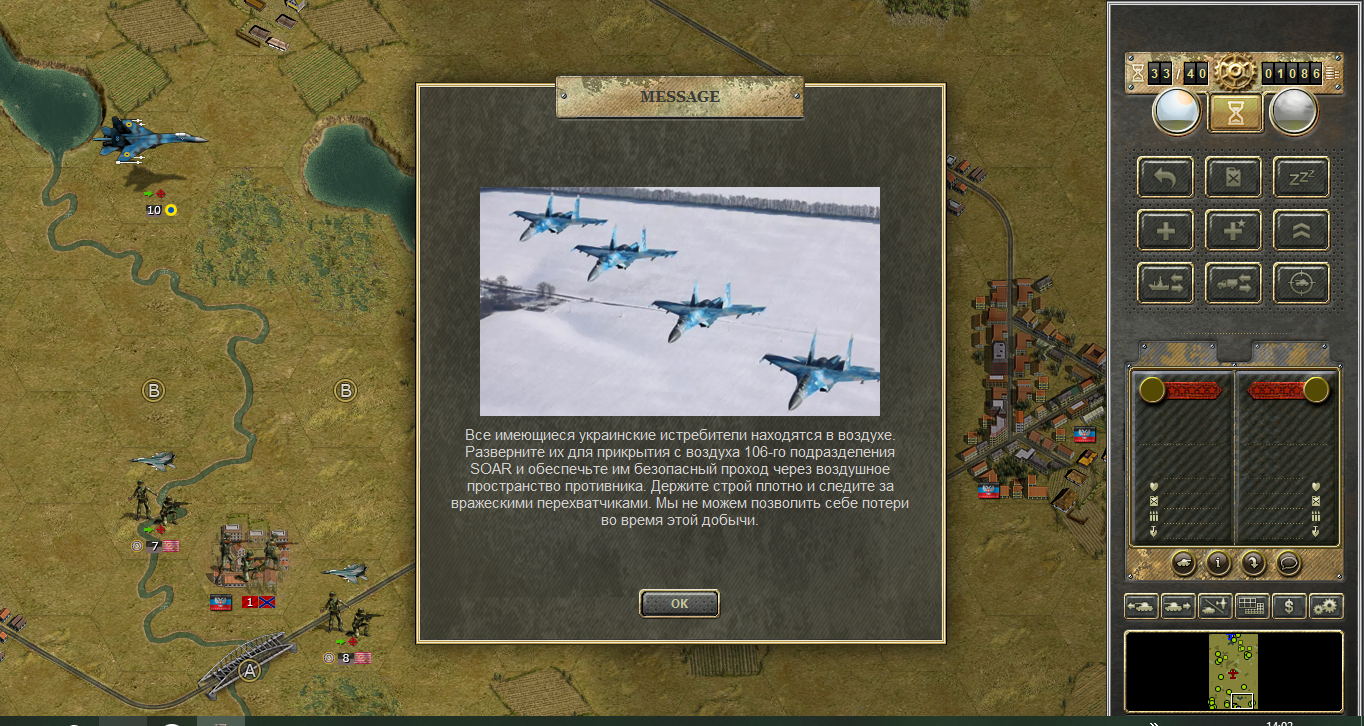Choose the plus-with-star elite reinforcements button

[x=1233, y=231]
